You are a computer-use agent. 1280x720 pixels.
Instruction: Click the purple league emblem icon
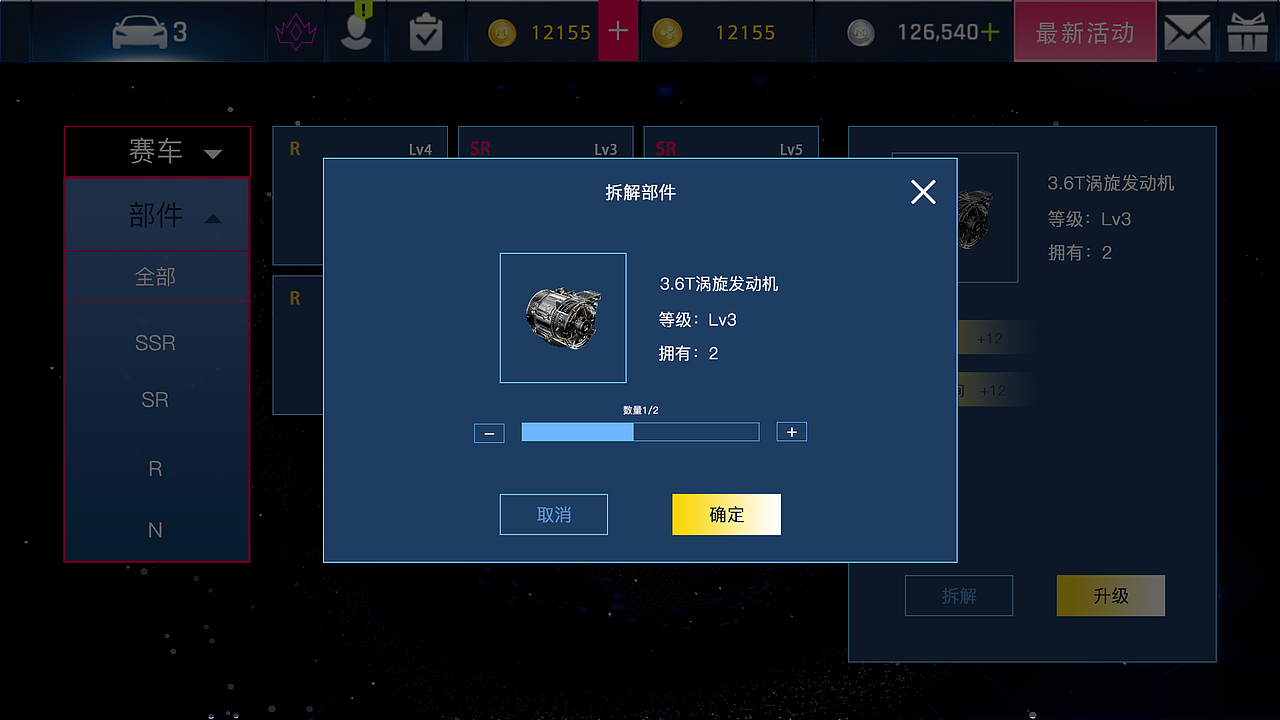[x=295, y=31]
